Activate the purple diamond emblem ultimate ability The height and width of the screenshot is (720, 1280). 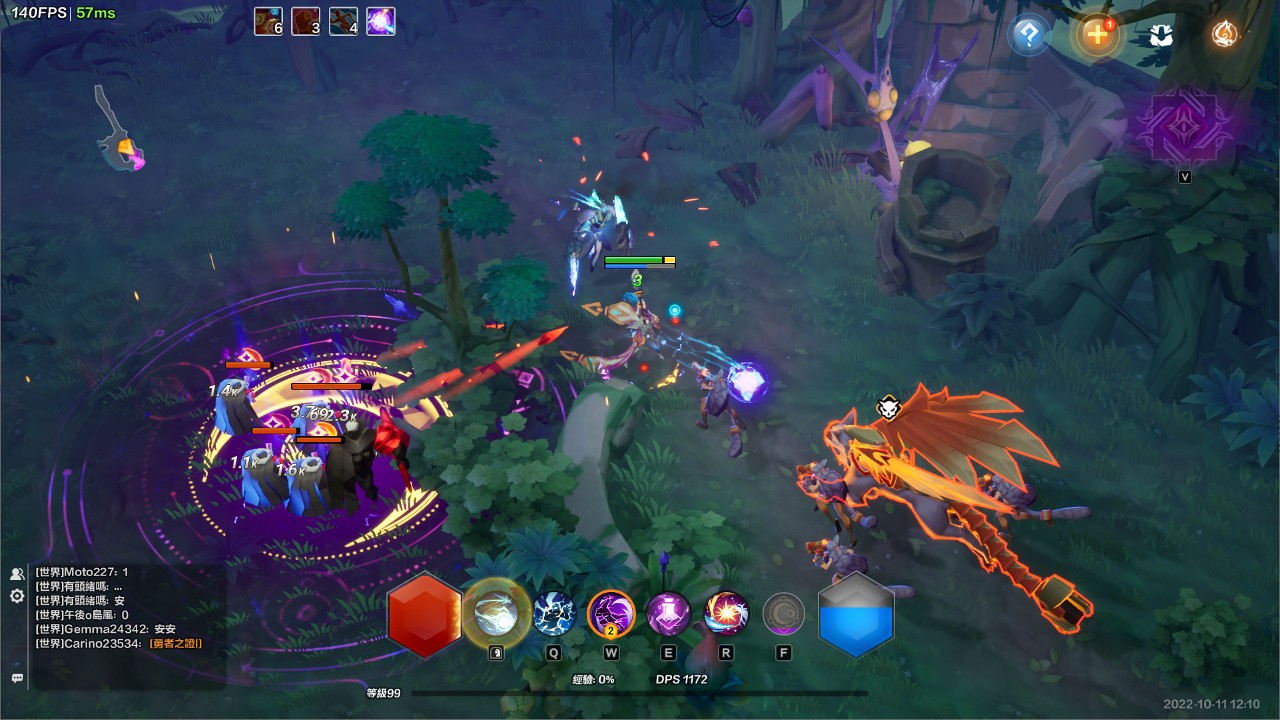coord(1184,128)
